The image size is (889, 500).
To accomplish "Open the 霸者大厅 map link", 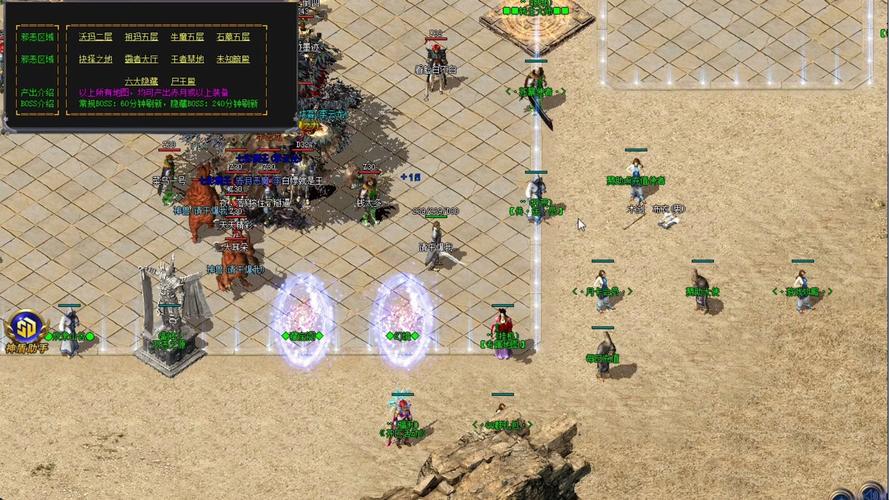I will [141, 59].
